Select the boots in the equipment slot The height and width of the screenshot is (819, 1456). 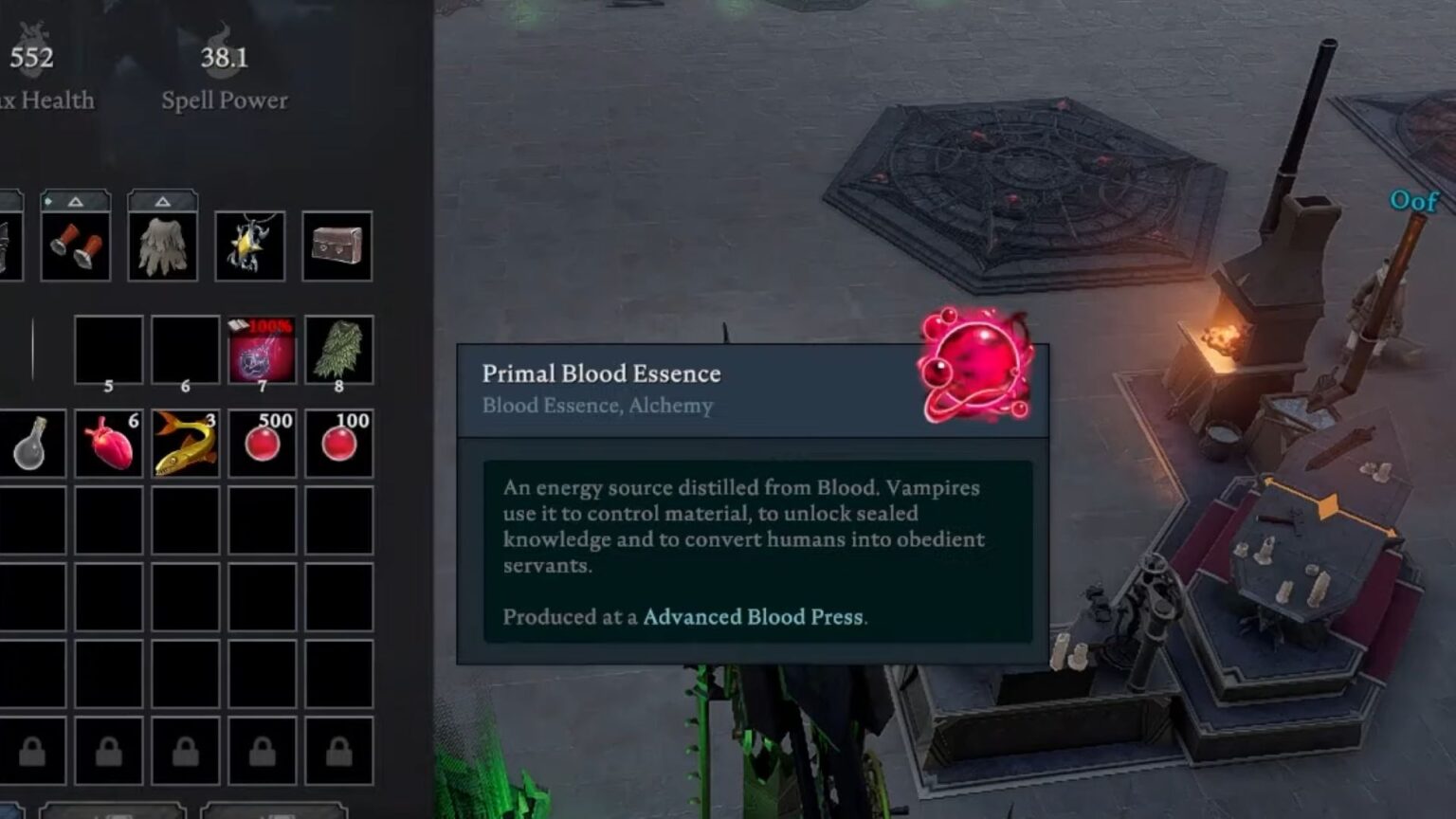pyautogui.click(x=76, y=245)
